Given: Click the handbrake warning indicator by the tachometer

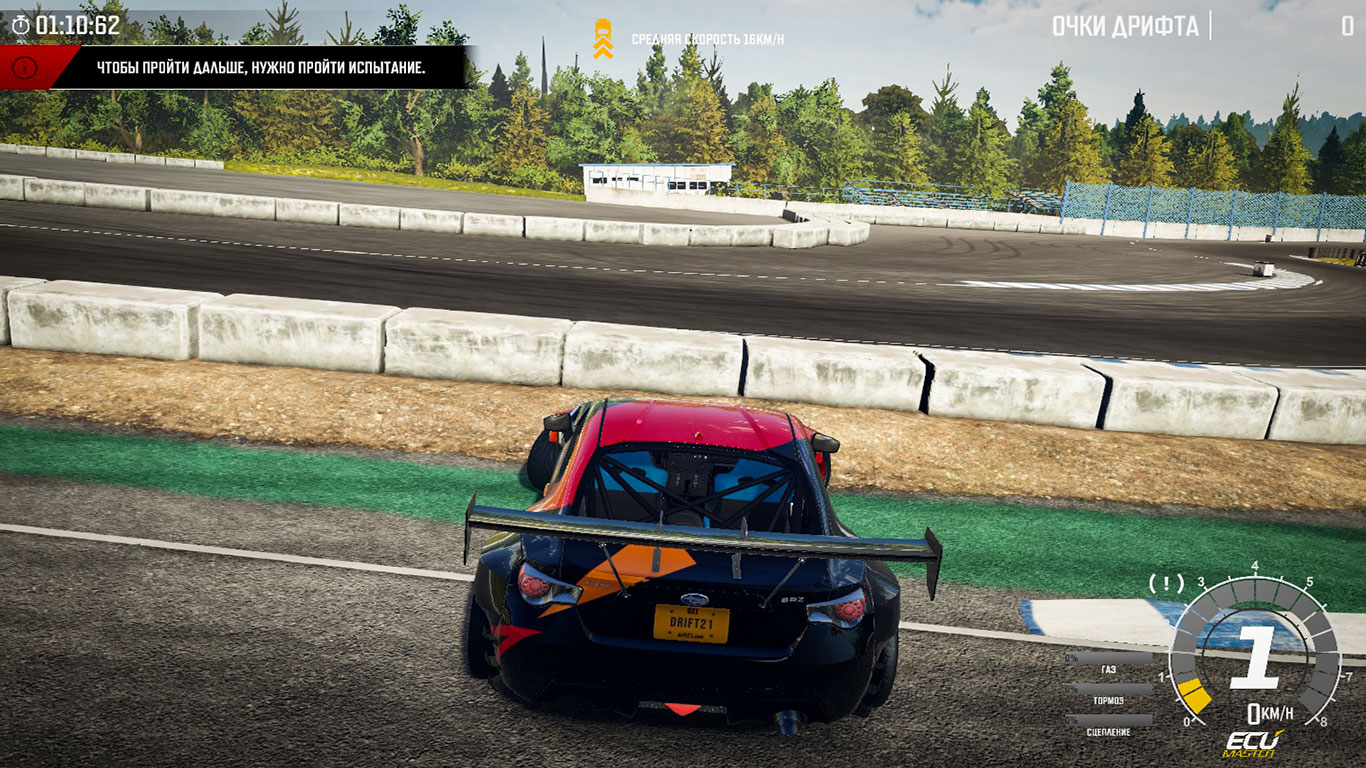Looking at the screenshot, I should [x=1166, y=582].
